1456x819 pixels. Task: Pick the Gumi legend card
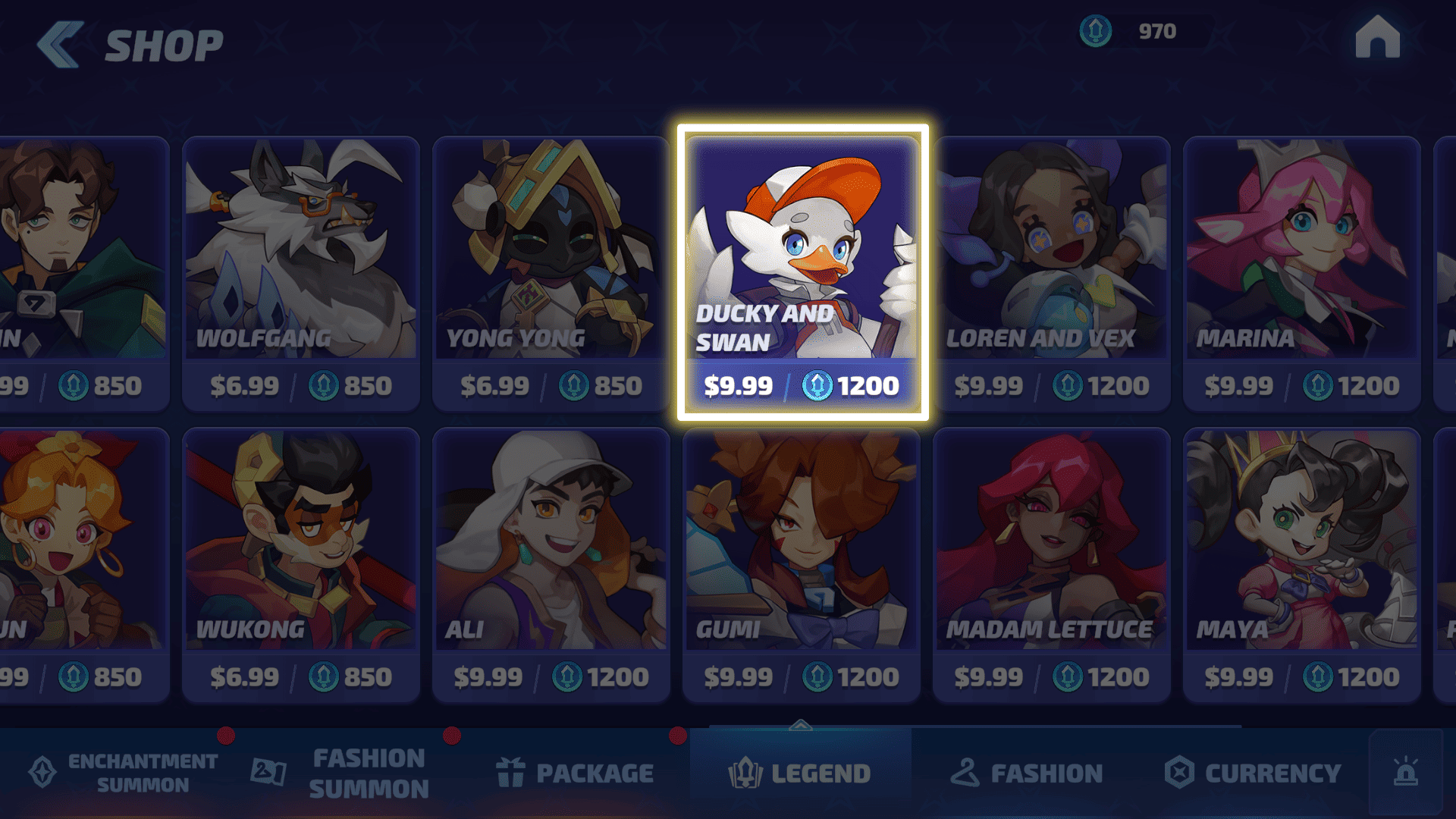click(x=802, y=564)
